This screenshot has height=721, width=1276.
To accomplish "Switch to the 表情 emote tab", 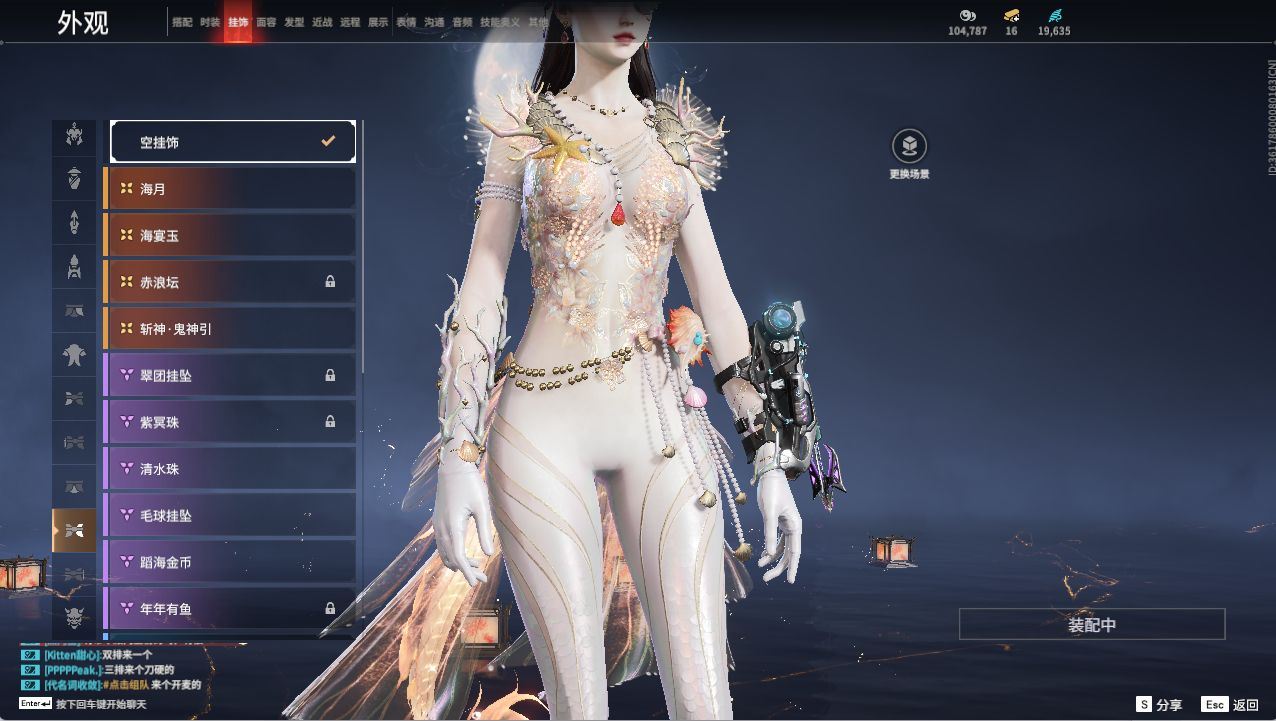I will (406, 22).
